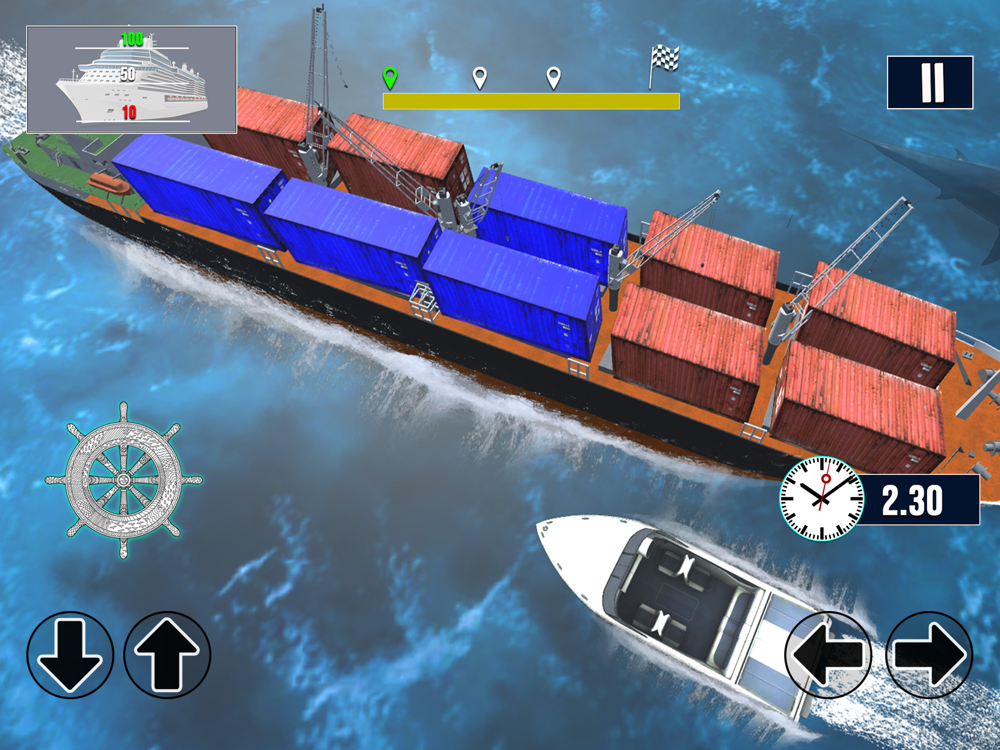Tap the cruise ship status panel
This screenshot has height=750, width=1000.
tap(131, 80)
